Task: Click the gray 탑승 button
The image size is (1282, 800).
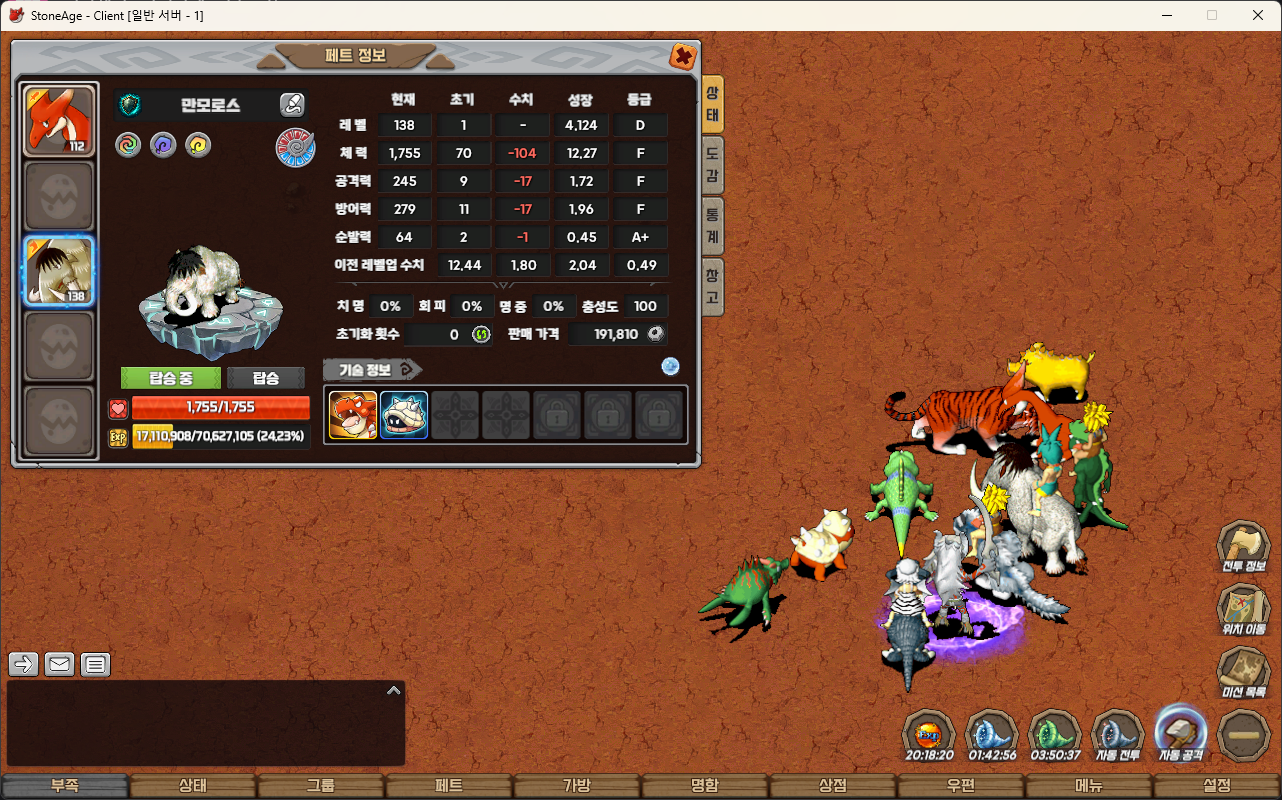Action: (265, 378)
